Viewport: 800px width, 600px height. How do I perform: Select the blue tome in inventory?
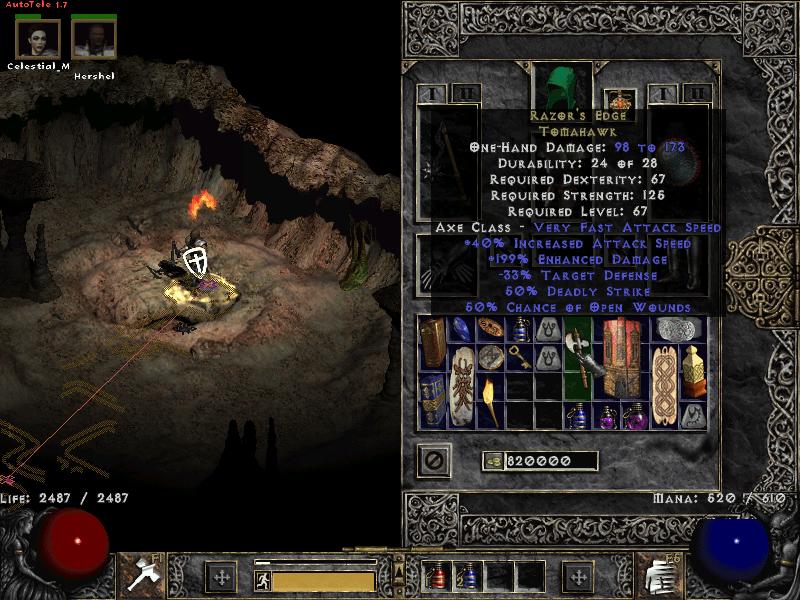[433, 402]
